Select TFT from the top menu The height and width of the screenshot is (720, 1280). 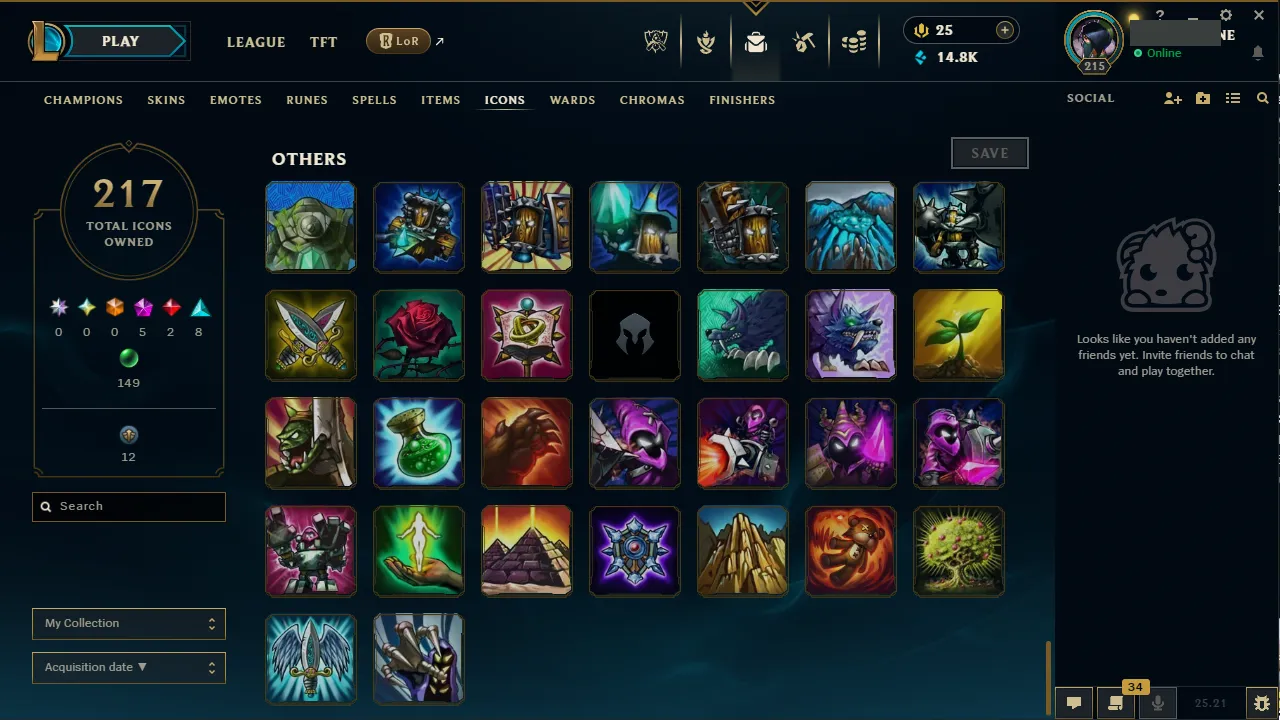coord(323,42)
